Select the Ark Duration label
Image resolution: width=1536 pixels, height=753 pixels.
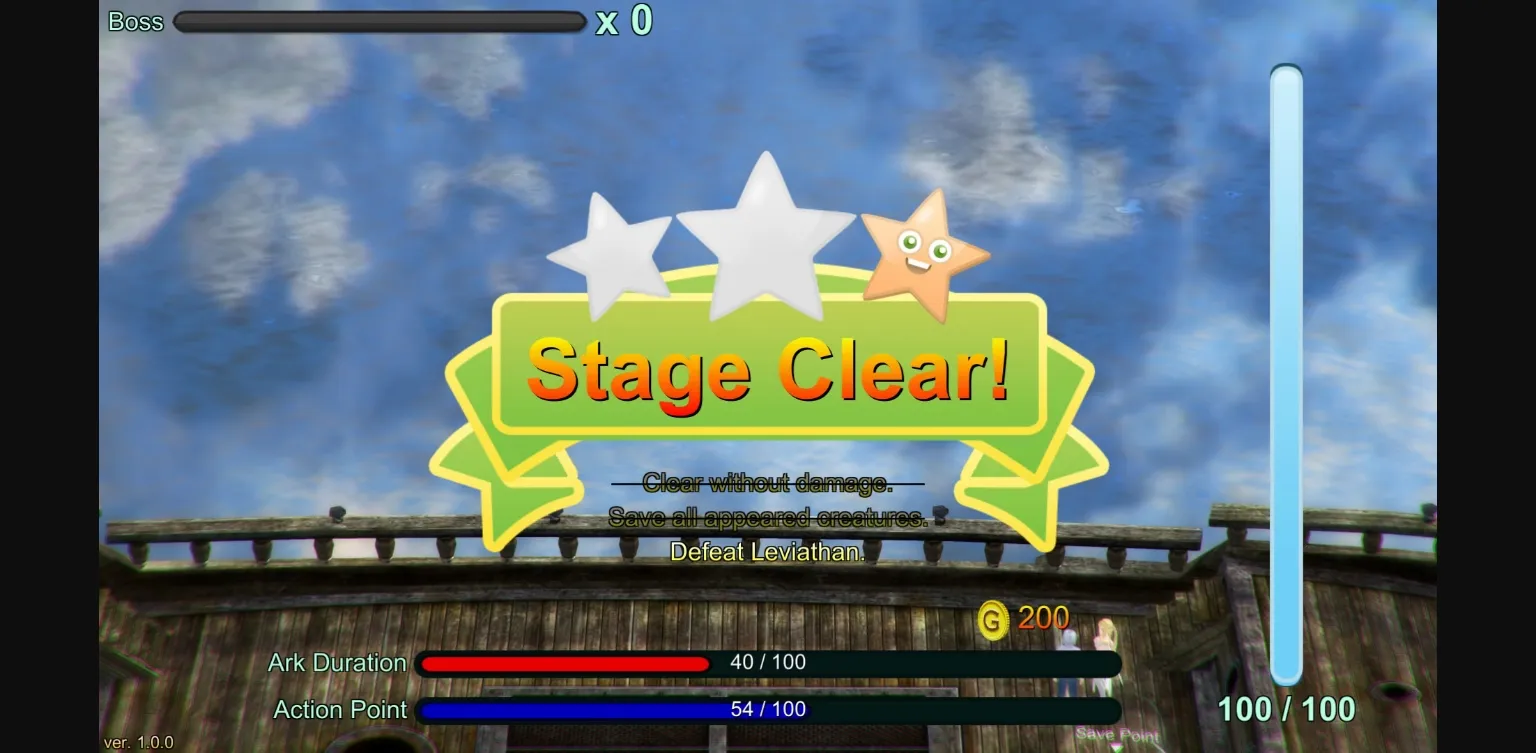[337, 662]
